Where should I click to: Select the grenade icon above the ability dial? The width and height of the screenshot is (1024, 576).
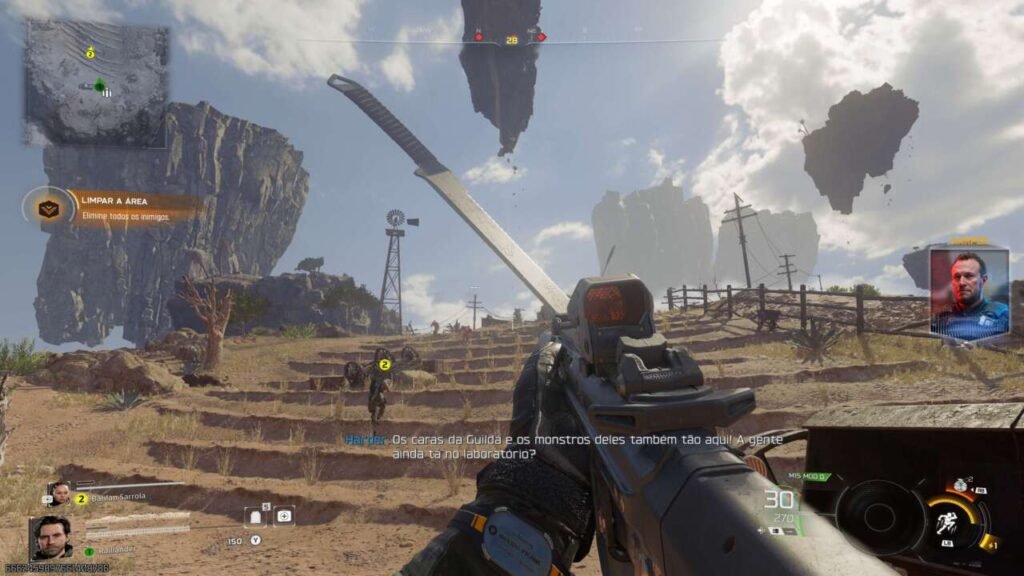point(961,485)
